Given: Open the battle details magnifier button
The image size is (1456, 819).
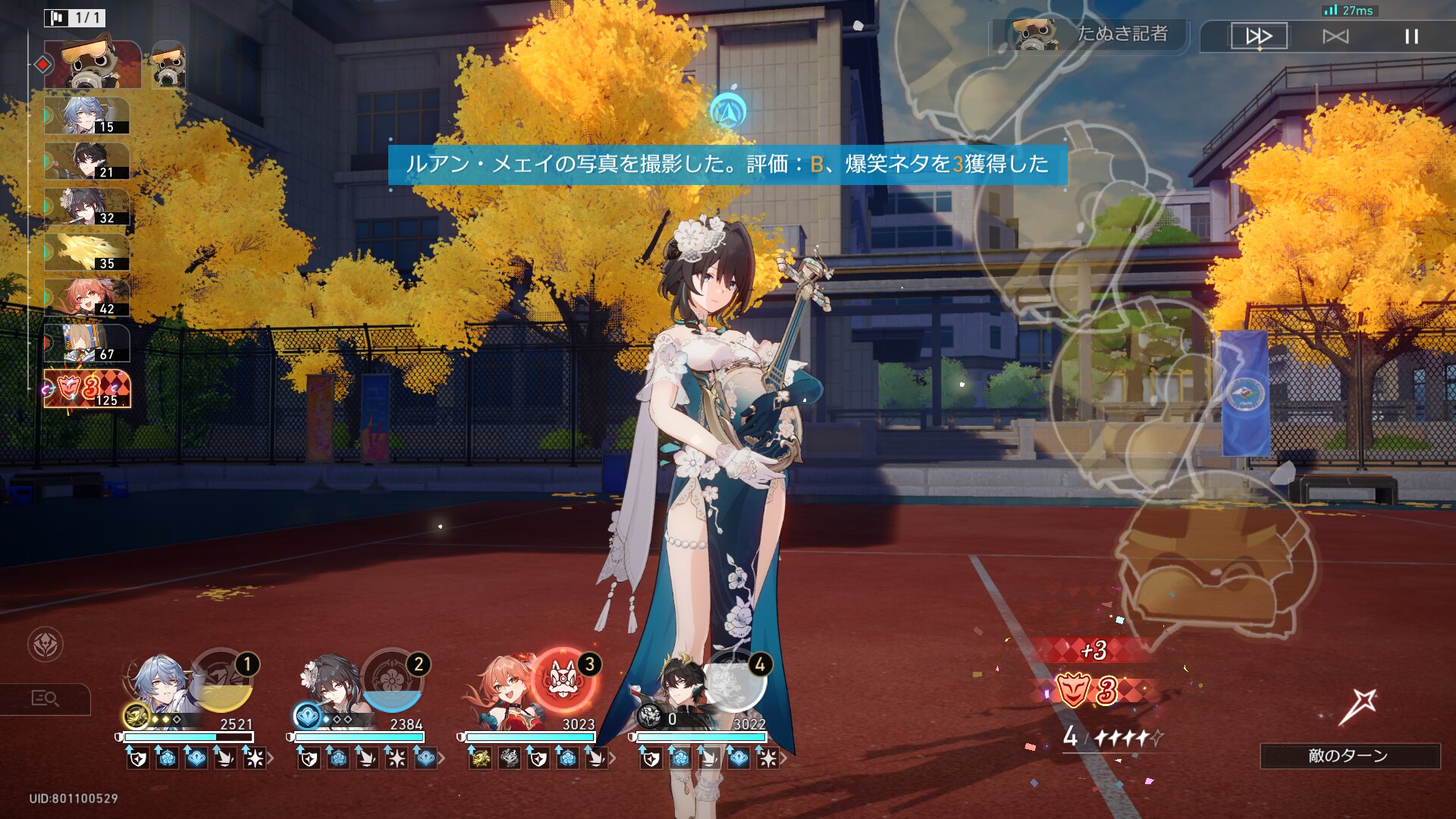Looking at the screenshot, I should tap(45, 698).
